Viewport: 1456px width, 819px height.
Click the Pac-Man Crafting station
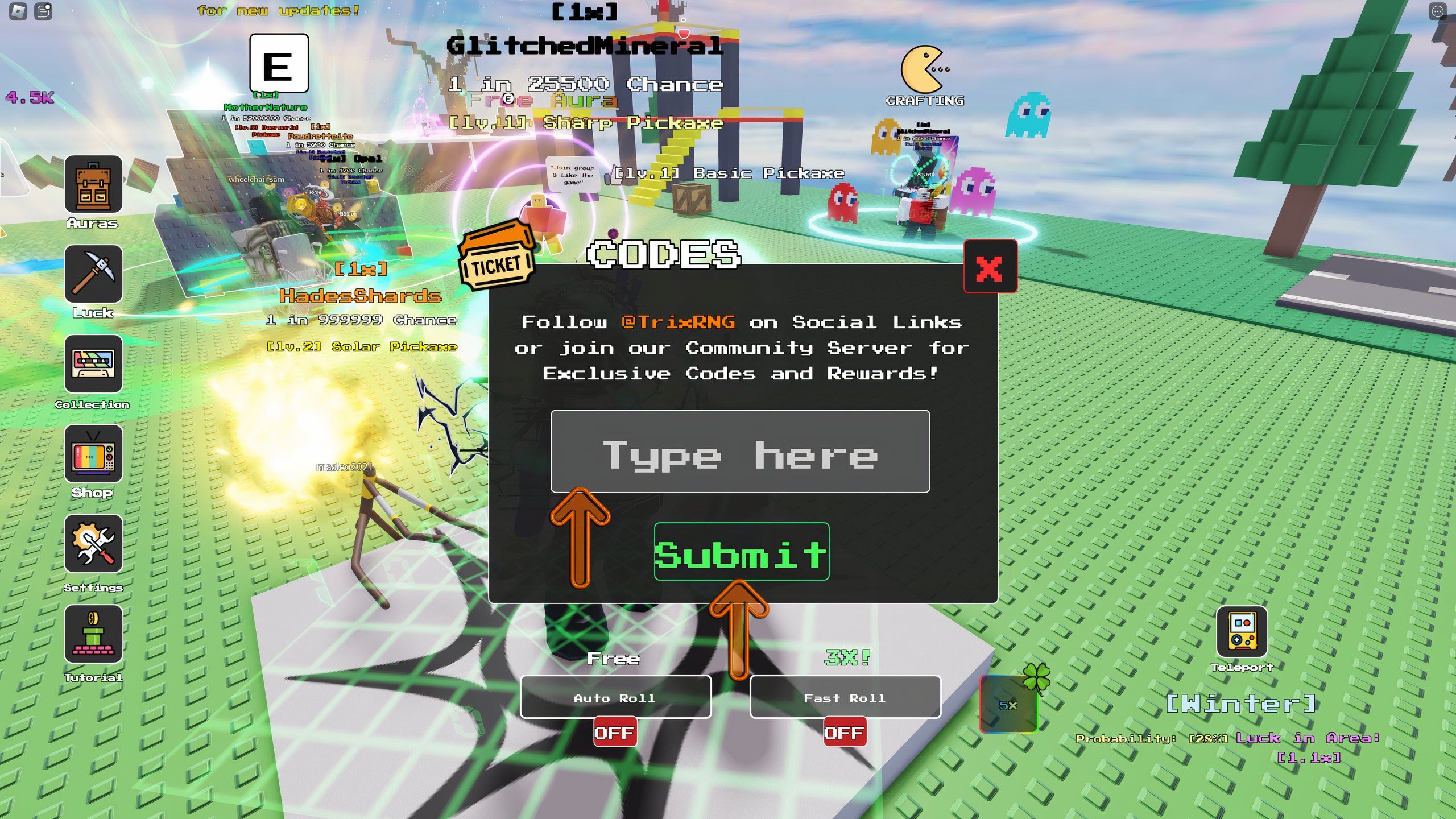[x=923, y=68]
